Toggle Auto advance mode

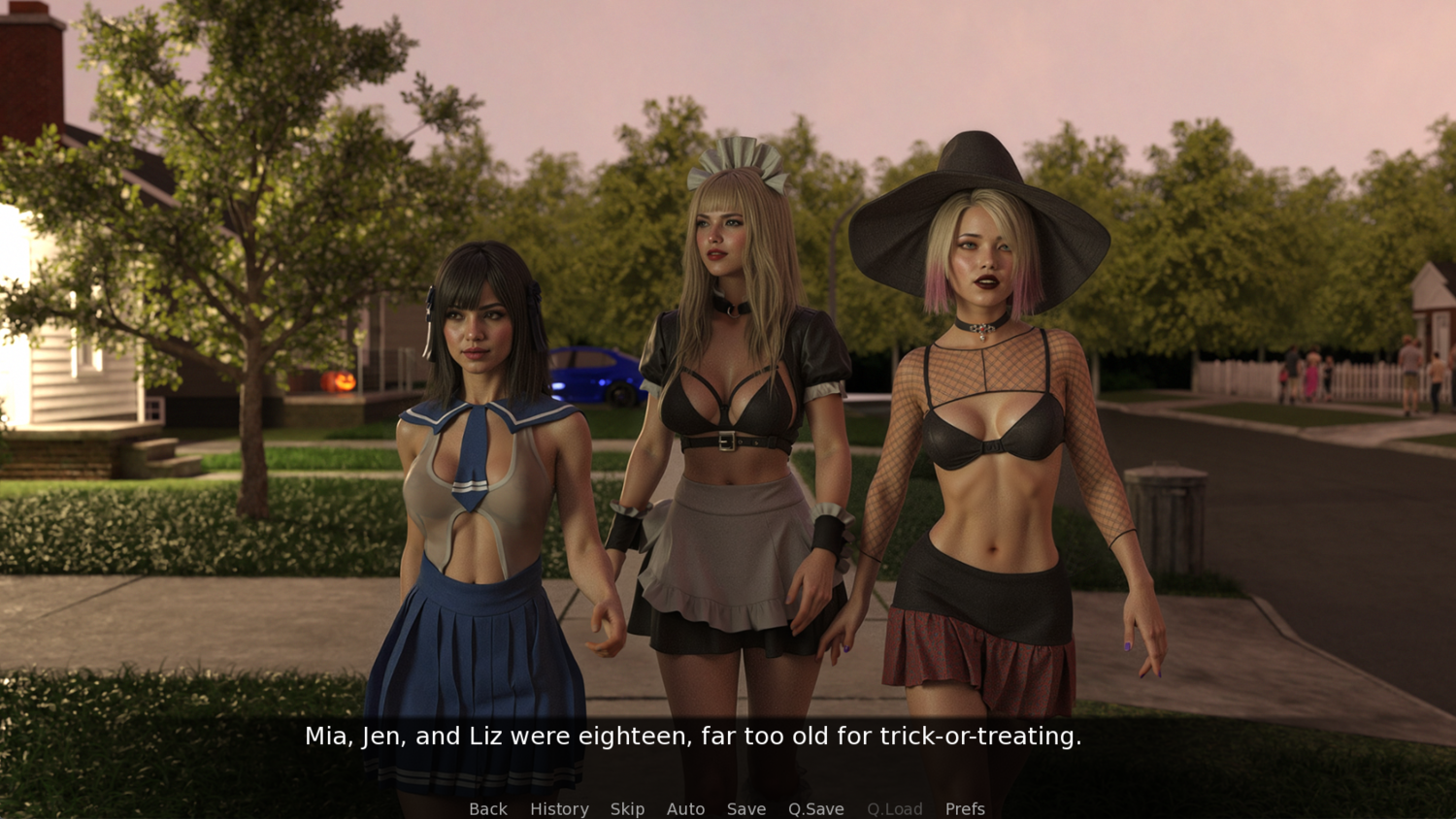[685, 808]
